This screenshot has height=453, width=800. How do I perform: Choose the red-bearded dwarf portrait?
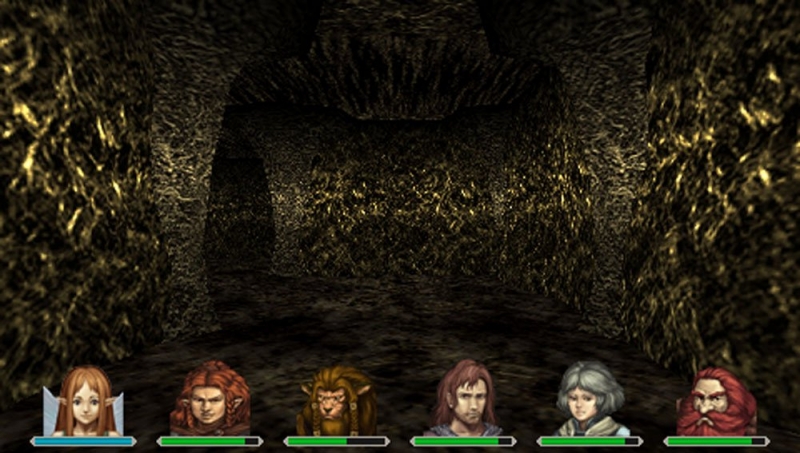click(716, 402)
